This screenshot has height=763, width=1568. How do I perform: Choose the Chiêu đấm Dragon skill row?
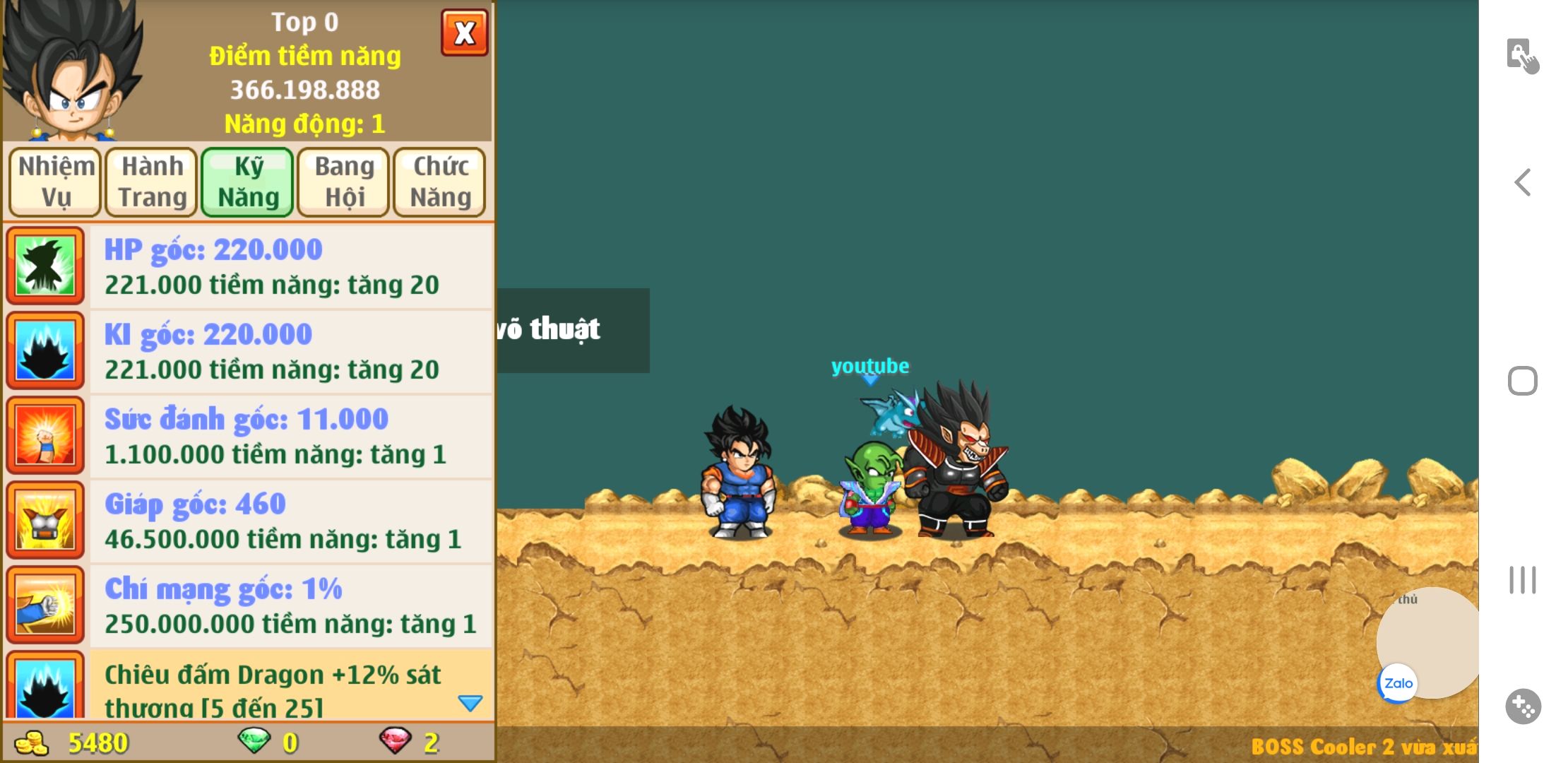pos(283,685)
